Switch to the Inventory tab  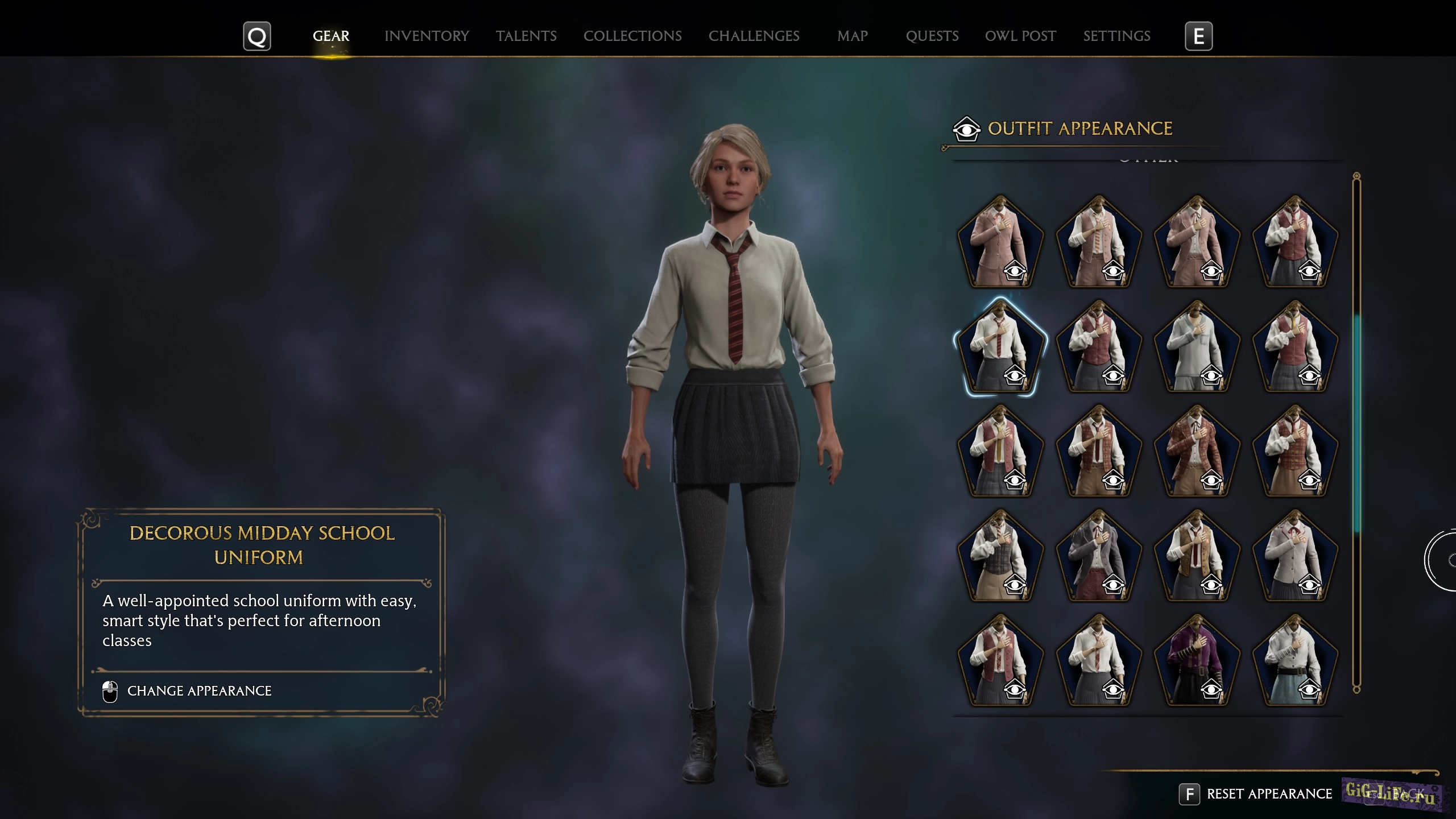coord(427,36)
